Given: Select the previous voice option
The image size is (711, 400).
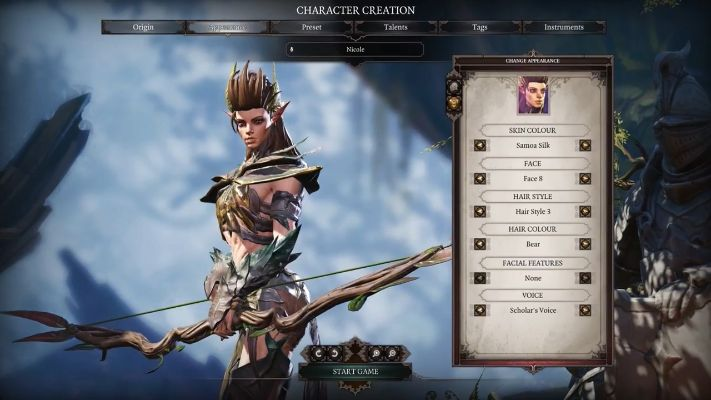Looking at the screenshot, I should 480,310.
